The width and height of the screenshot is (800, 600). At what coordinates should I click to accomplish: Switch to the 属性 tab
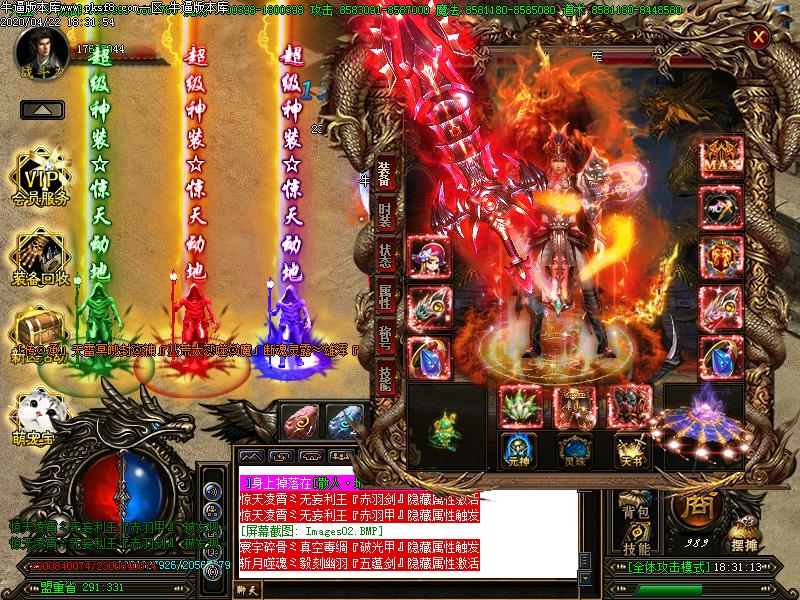pos(385,297)
